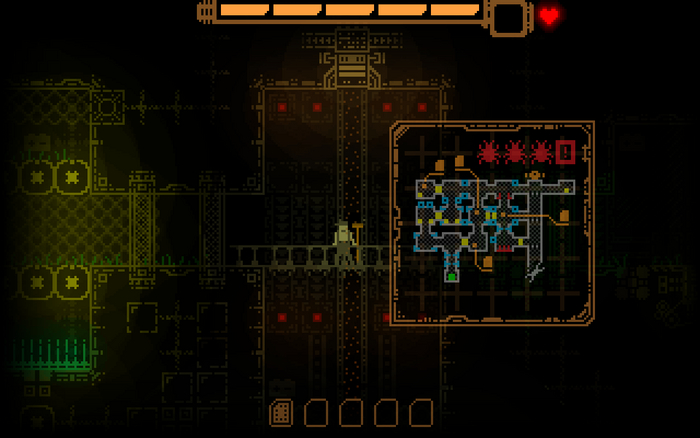This screenshot has height=438, width=700.
Task: Select the filled inventory slot with grid item
Action: coord(281,412)
